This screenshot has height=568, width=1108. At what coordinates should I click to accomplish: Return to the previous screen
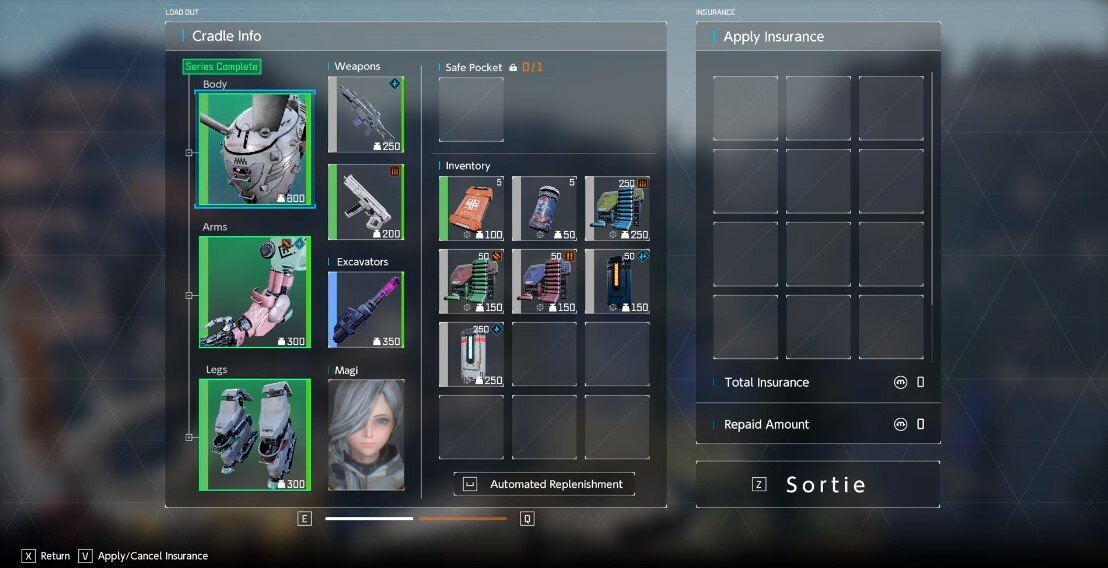point(46,556)
